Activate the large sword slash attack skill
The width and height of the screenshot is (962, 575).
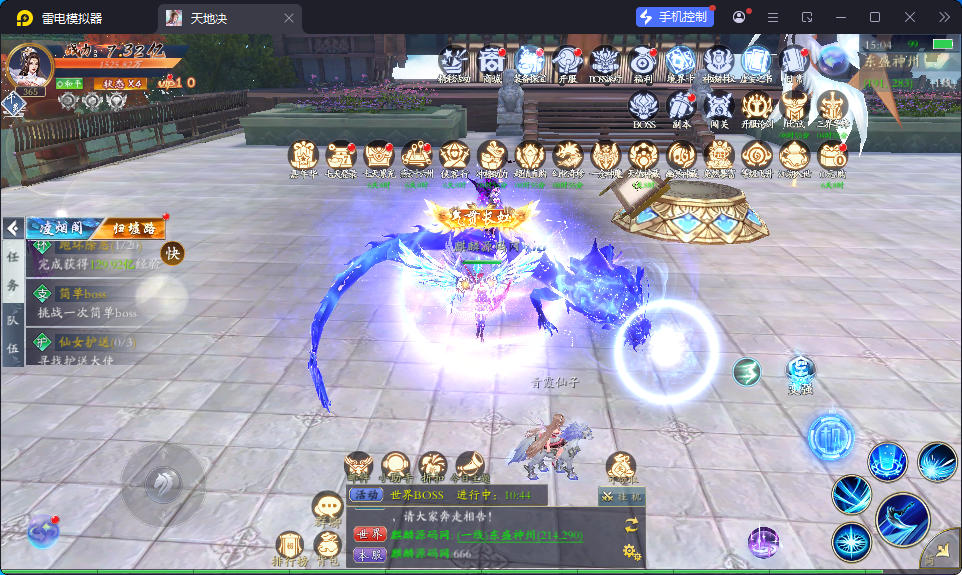click(x=902, y=519)
